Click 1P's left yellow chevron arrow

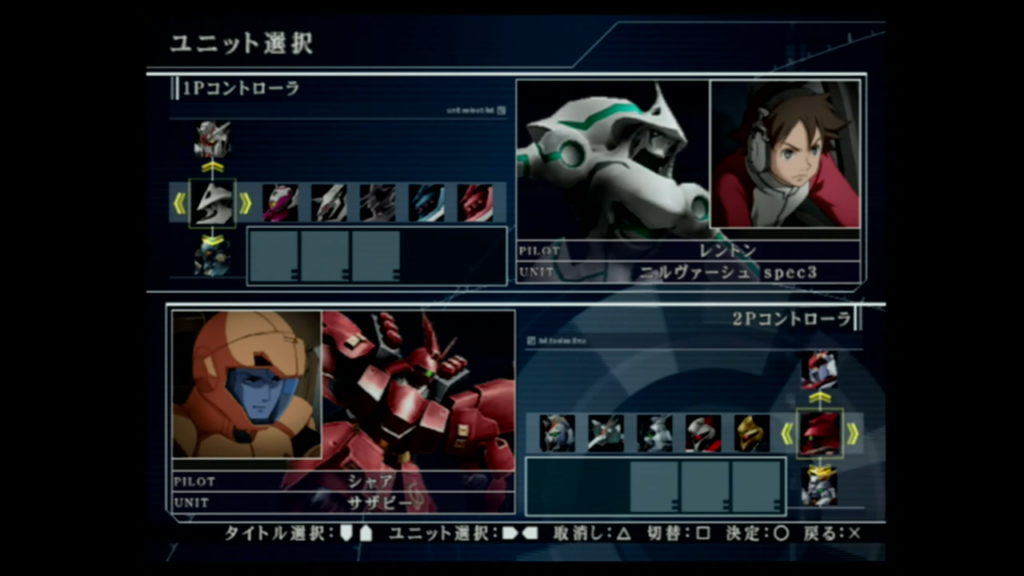point(180,203)
